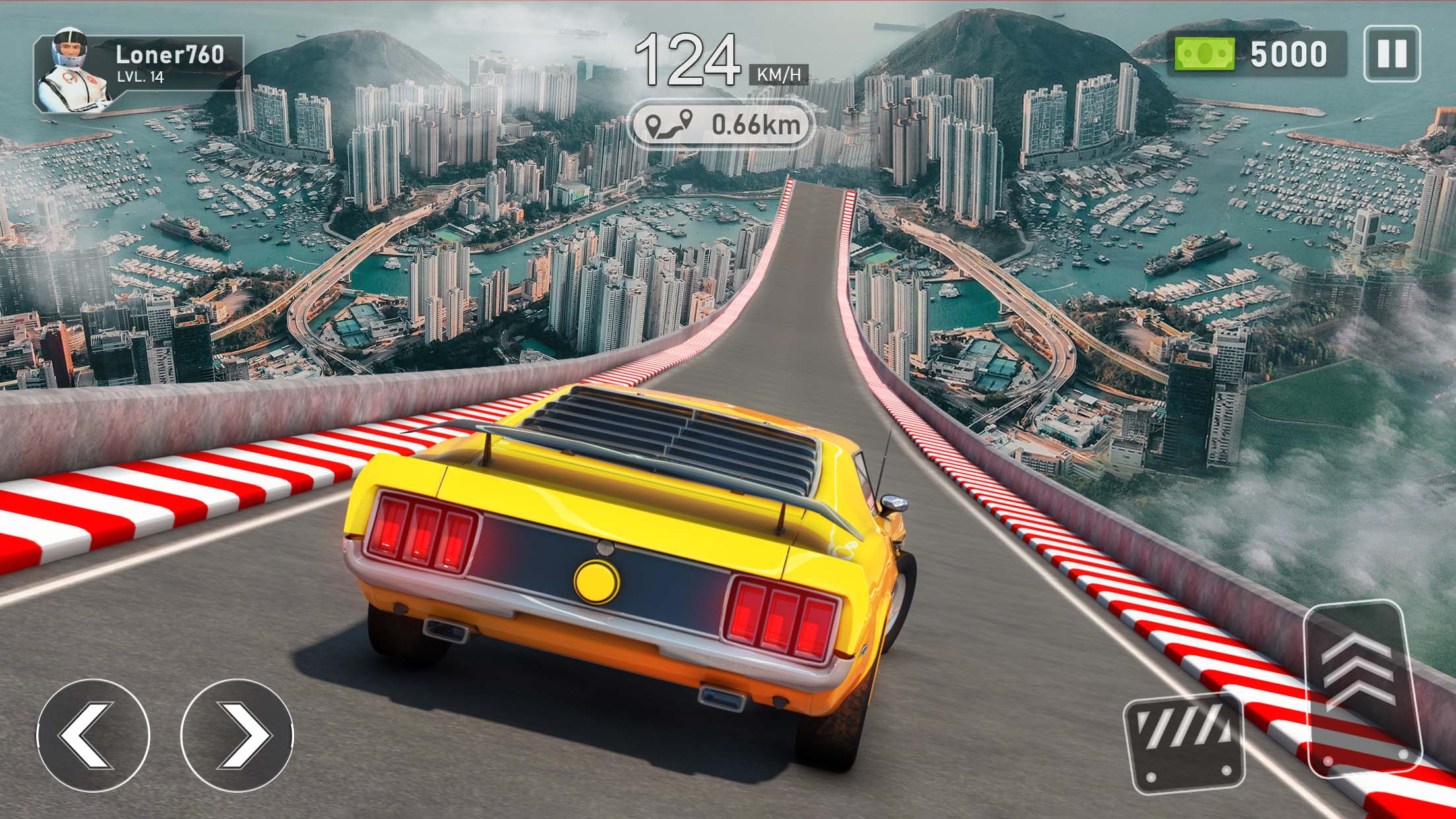This screenshot has width=1456, height=819.
Task: Tap the brake pedal
Action: (x=1184, y=743)
